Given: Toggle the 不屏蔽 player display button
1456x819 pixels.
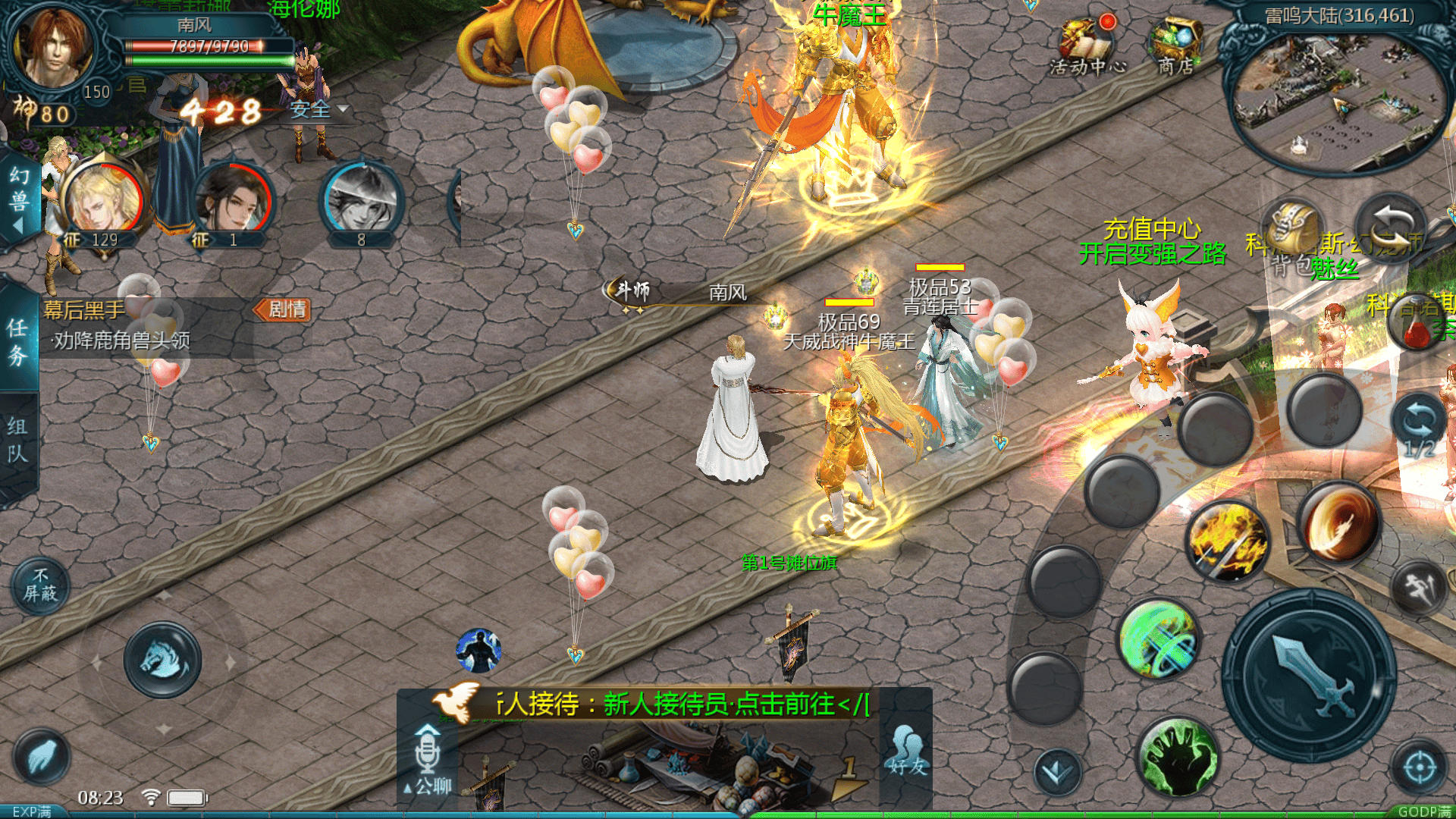Looking at the screenshot, I should 40,585.
